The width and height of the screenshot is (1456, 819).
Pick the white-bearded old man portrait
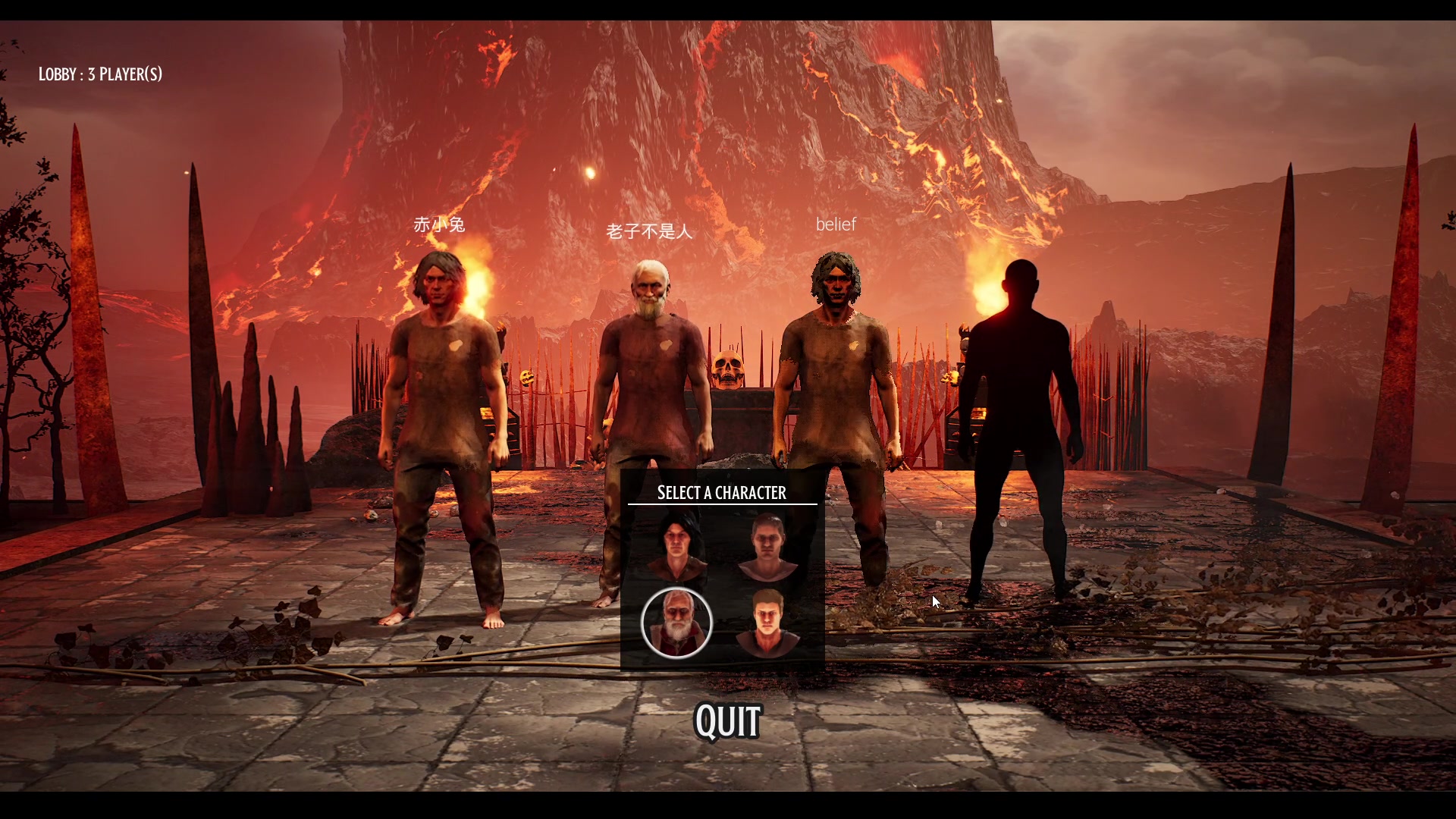[x=676, y=623]
